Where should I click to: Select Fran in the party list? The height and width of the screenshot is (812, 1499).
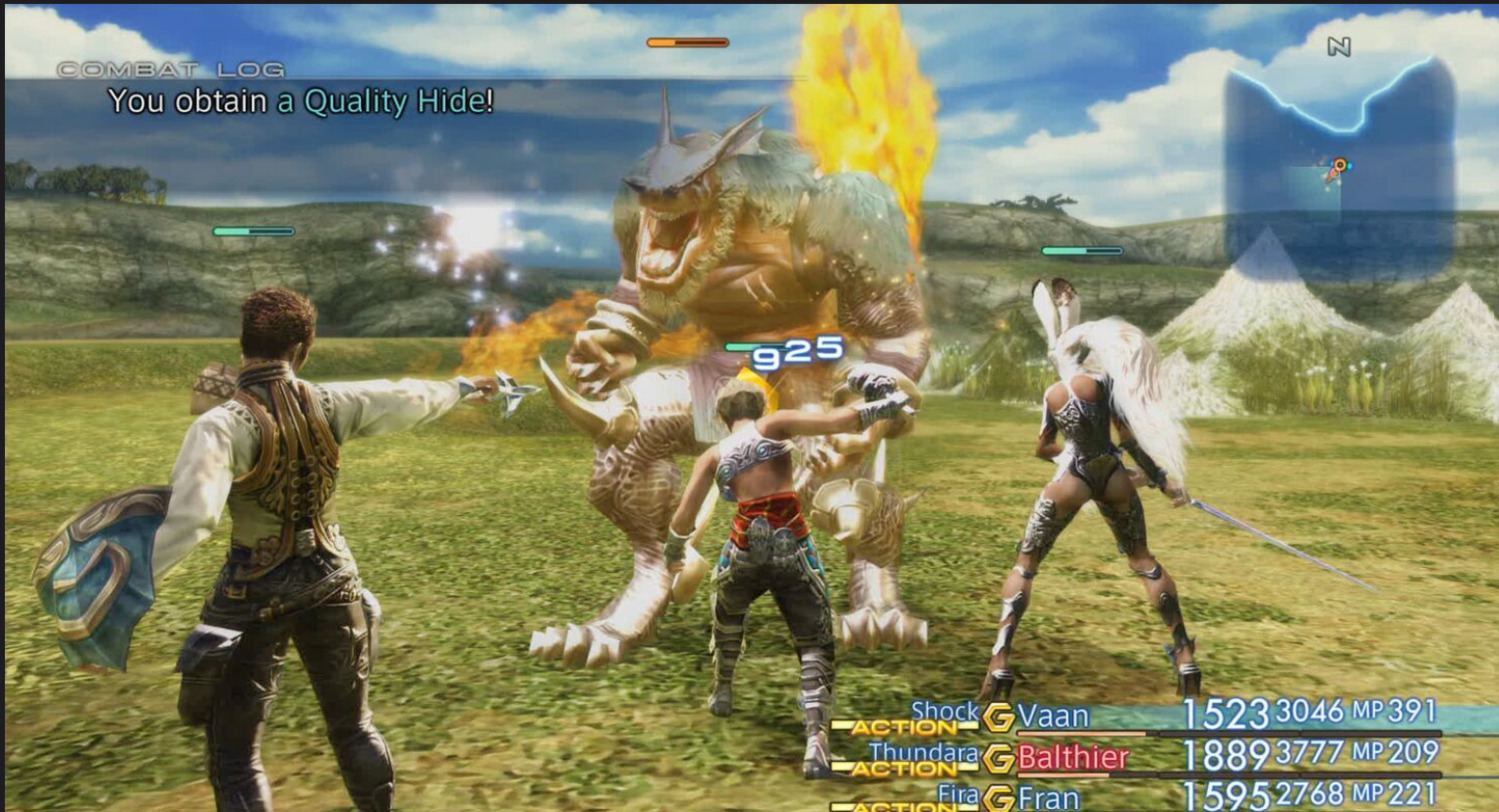pos(1050,798)
